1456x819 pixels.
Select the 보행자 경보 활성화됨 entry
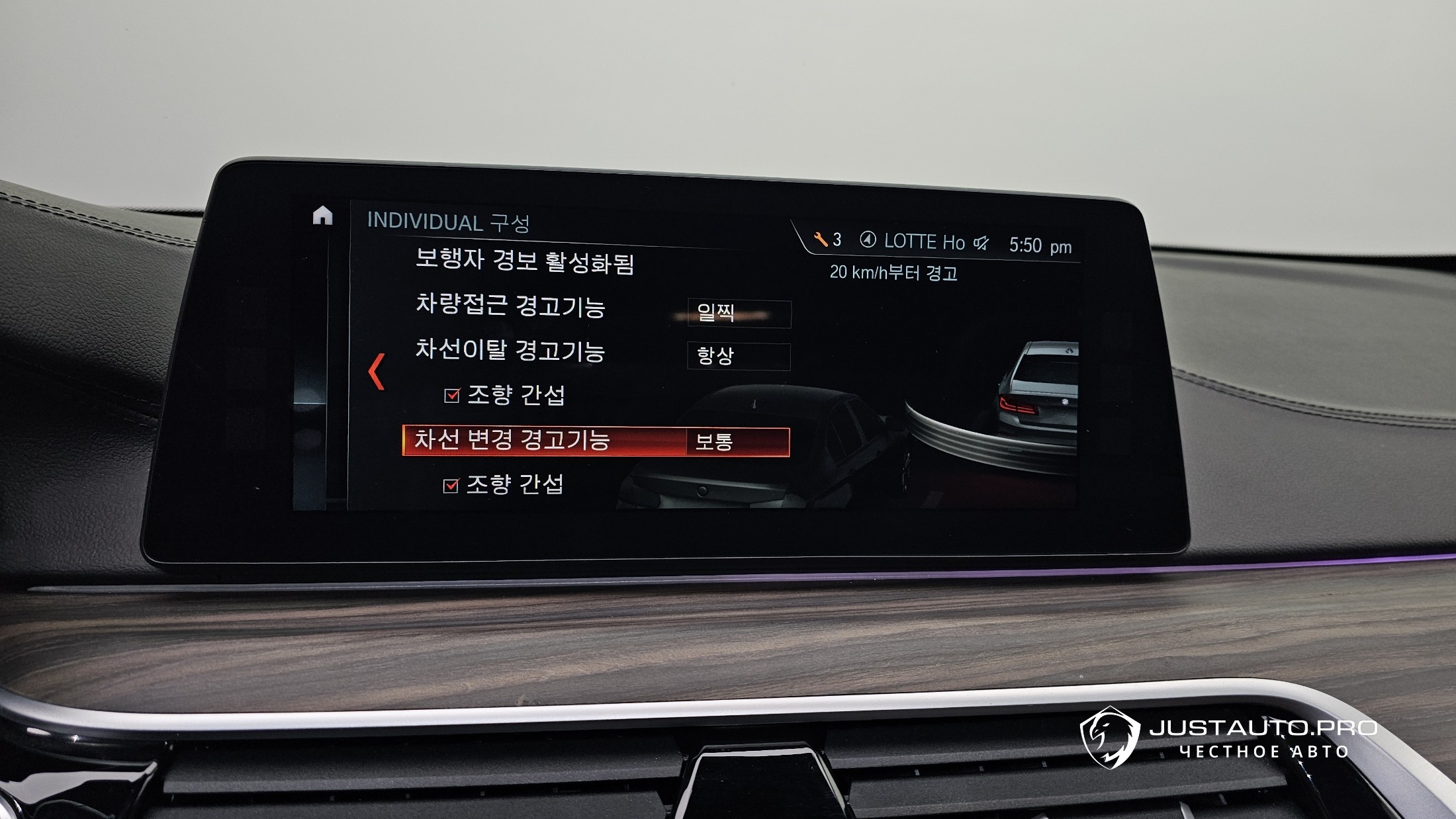[x=524, y=262]
